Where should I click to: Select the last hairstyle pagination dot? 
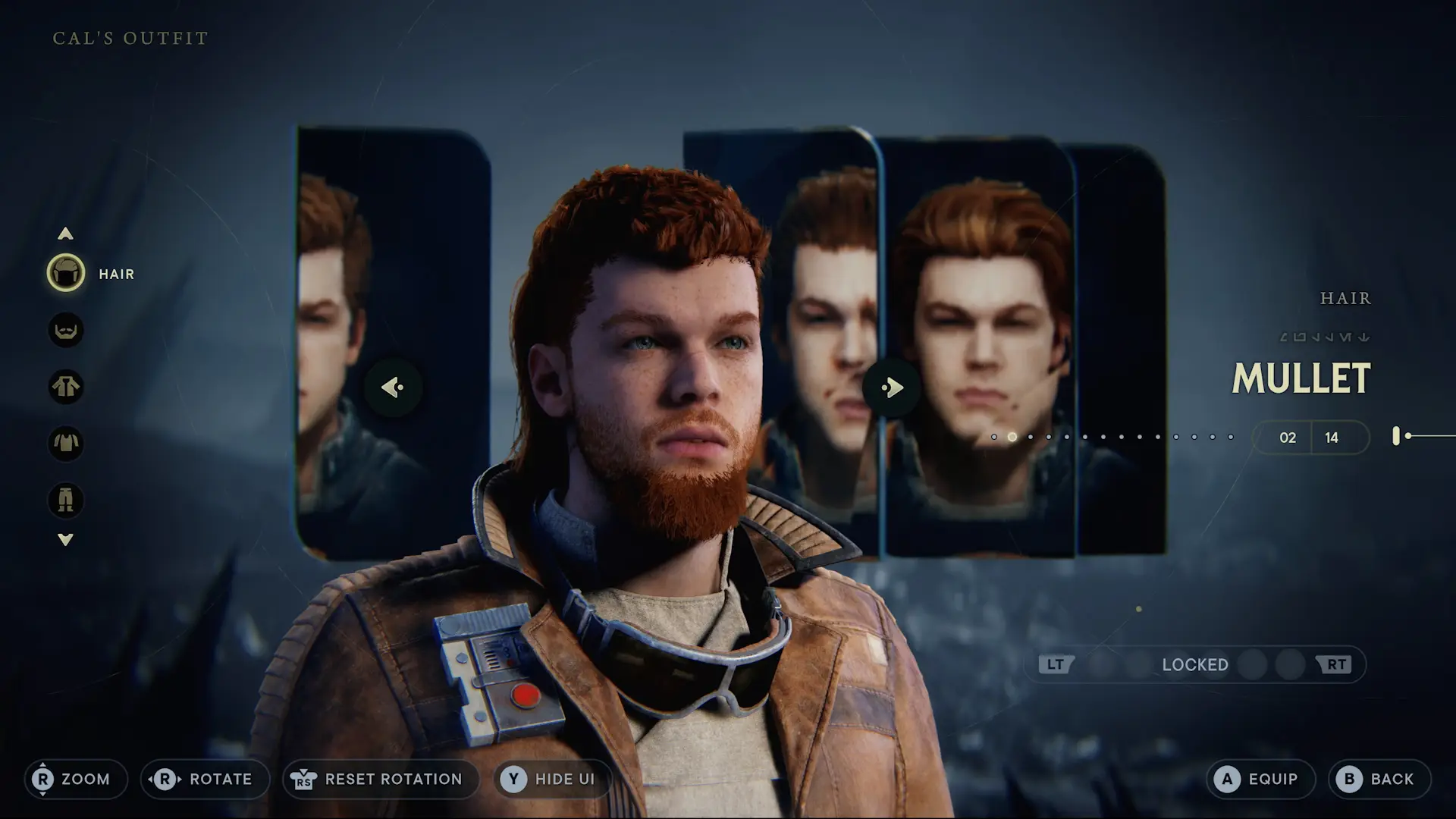click(x=1232, y=436)
